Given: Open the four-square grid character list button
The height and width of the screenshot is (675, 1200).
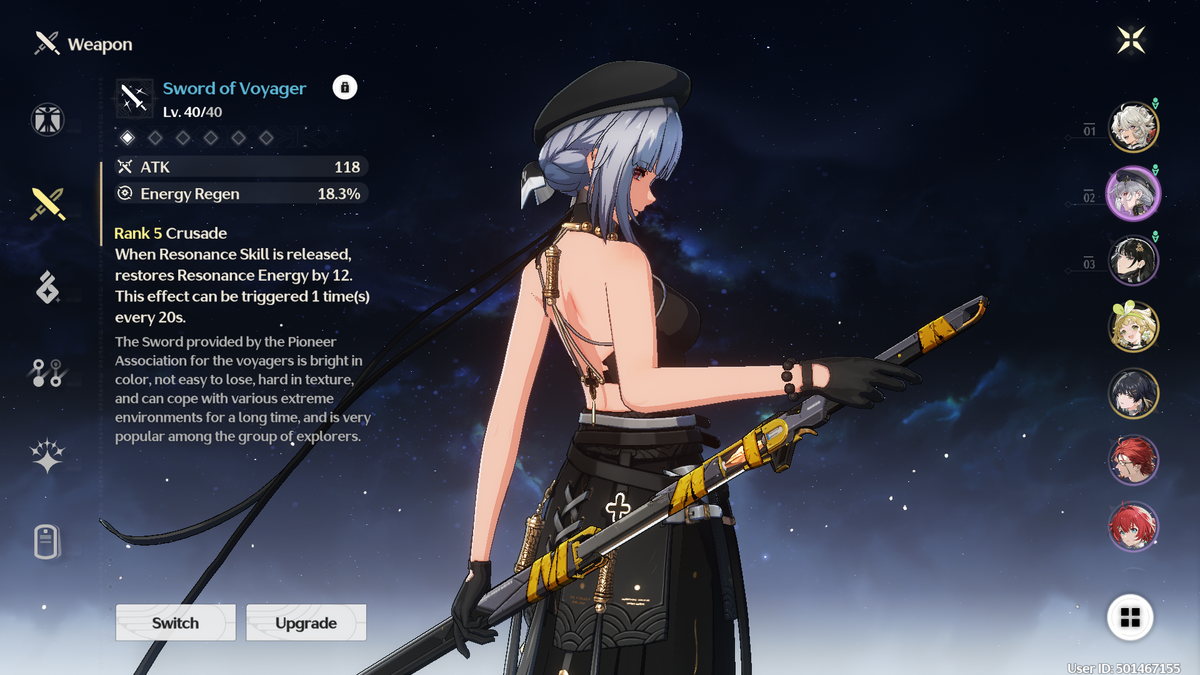Looking at the screenshot, I should click(x=1131, y=617).
